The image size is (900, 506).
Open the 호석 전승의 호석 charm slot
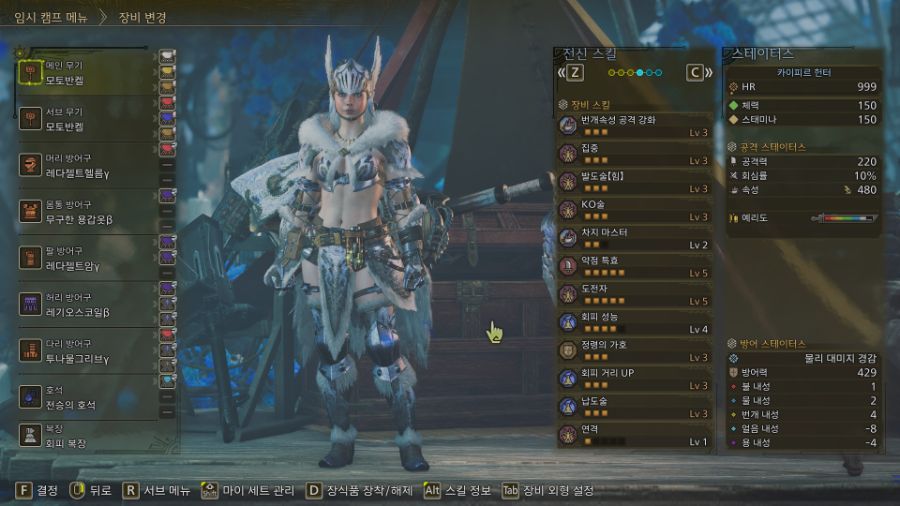pos(85,396)
